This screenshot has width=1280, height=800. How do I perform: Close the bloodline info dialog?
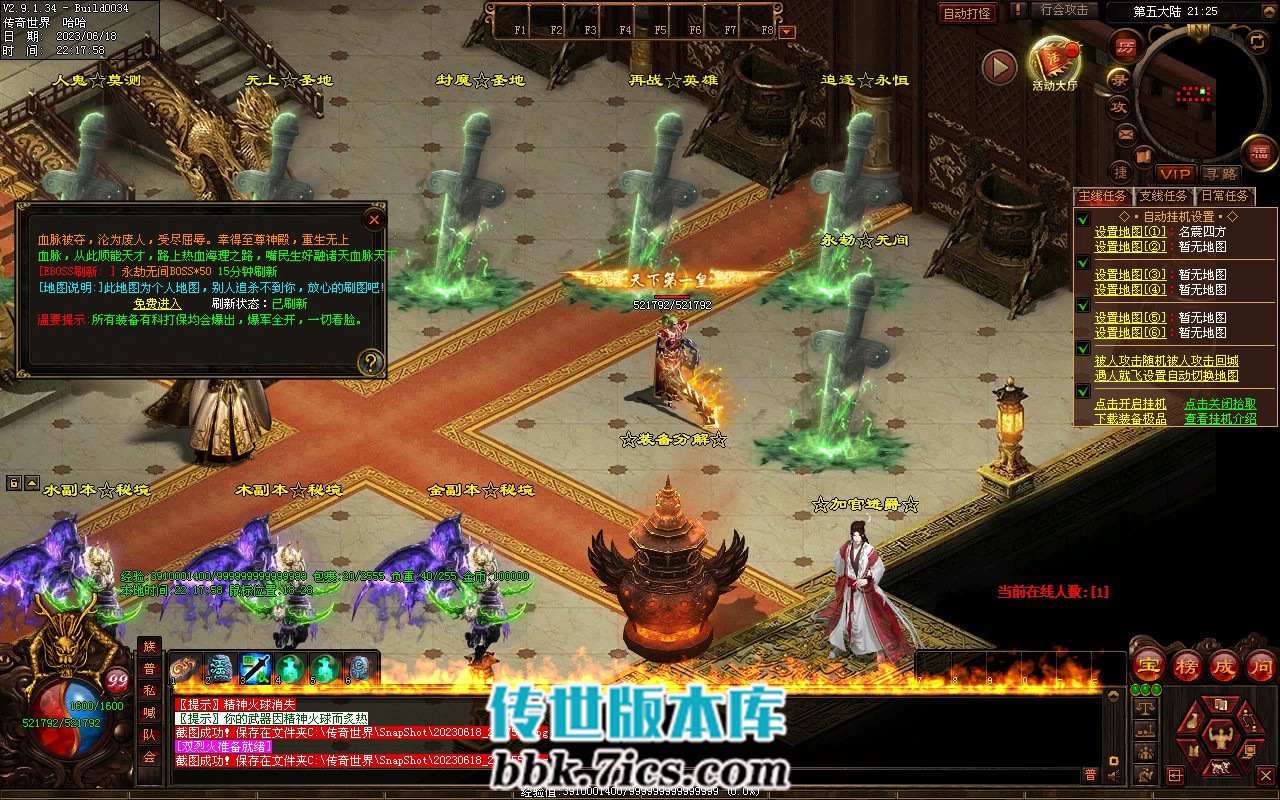(374, 219)
